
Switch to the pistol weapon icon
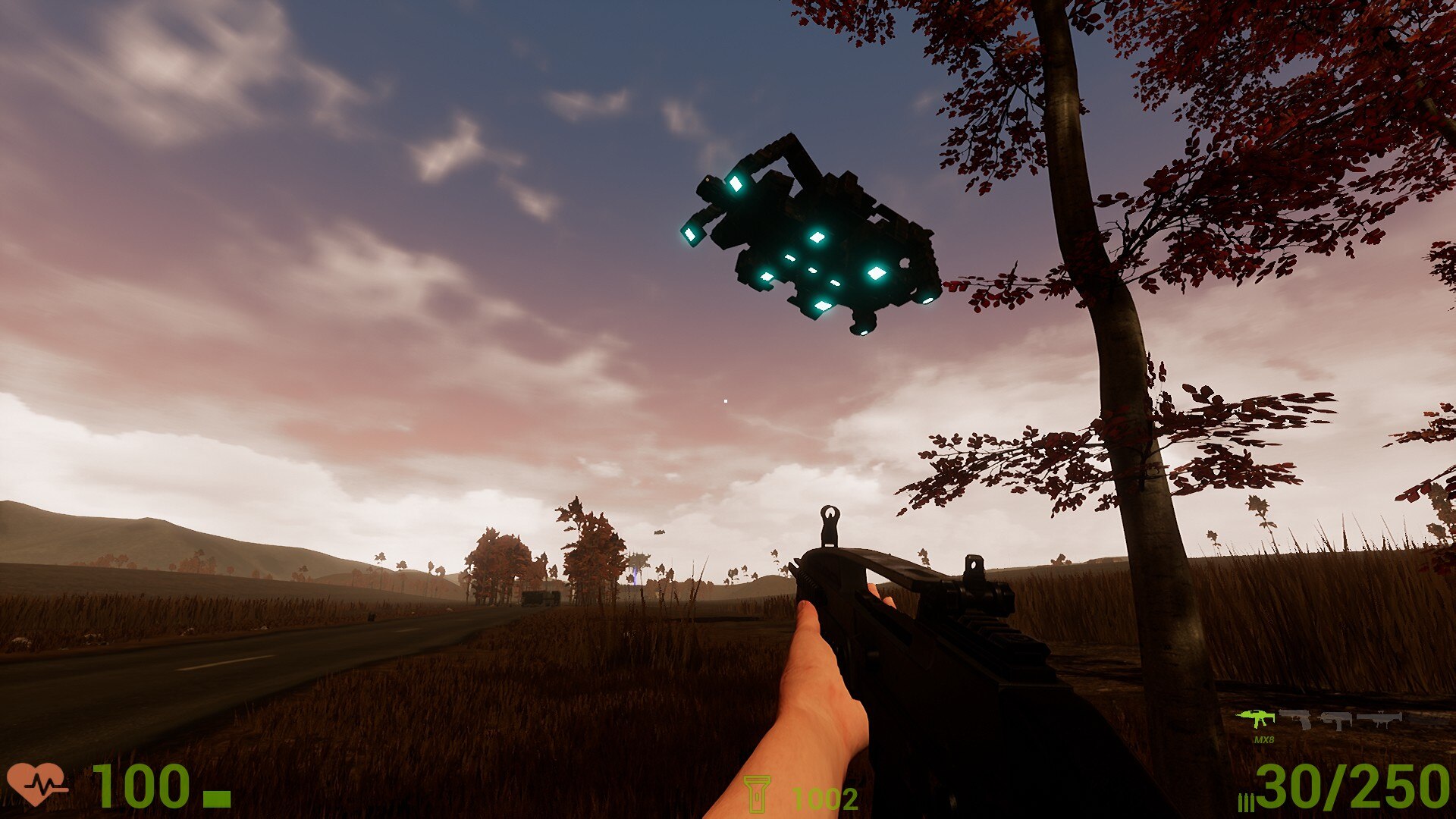tap(1295, 718)
